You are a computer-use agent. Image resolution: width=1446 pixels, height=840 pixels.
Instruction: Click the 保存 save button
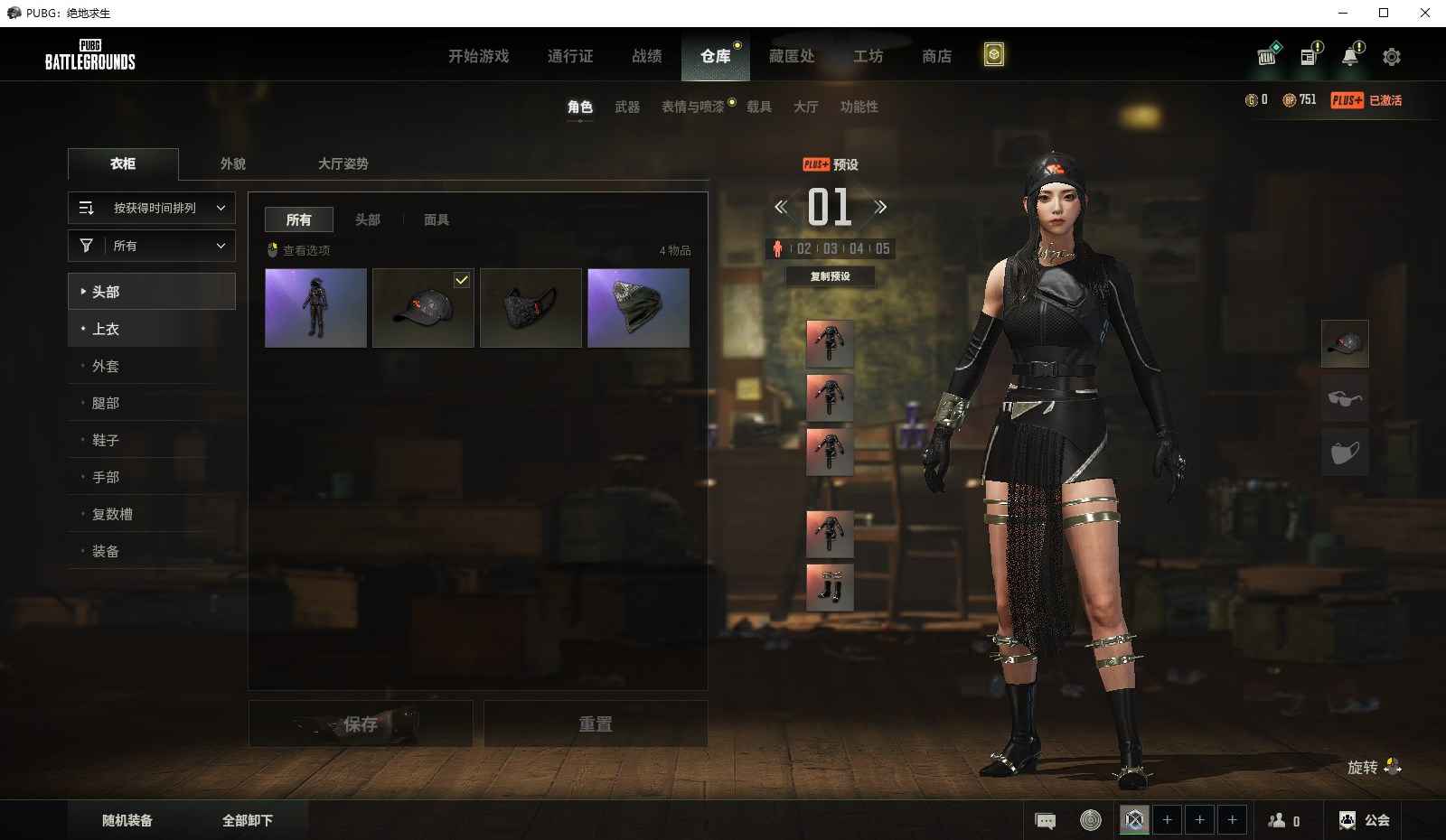point(361,723)
